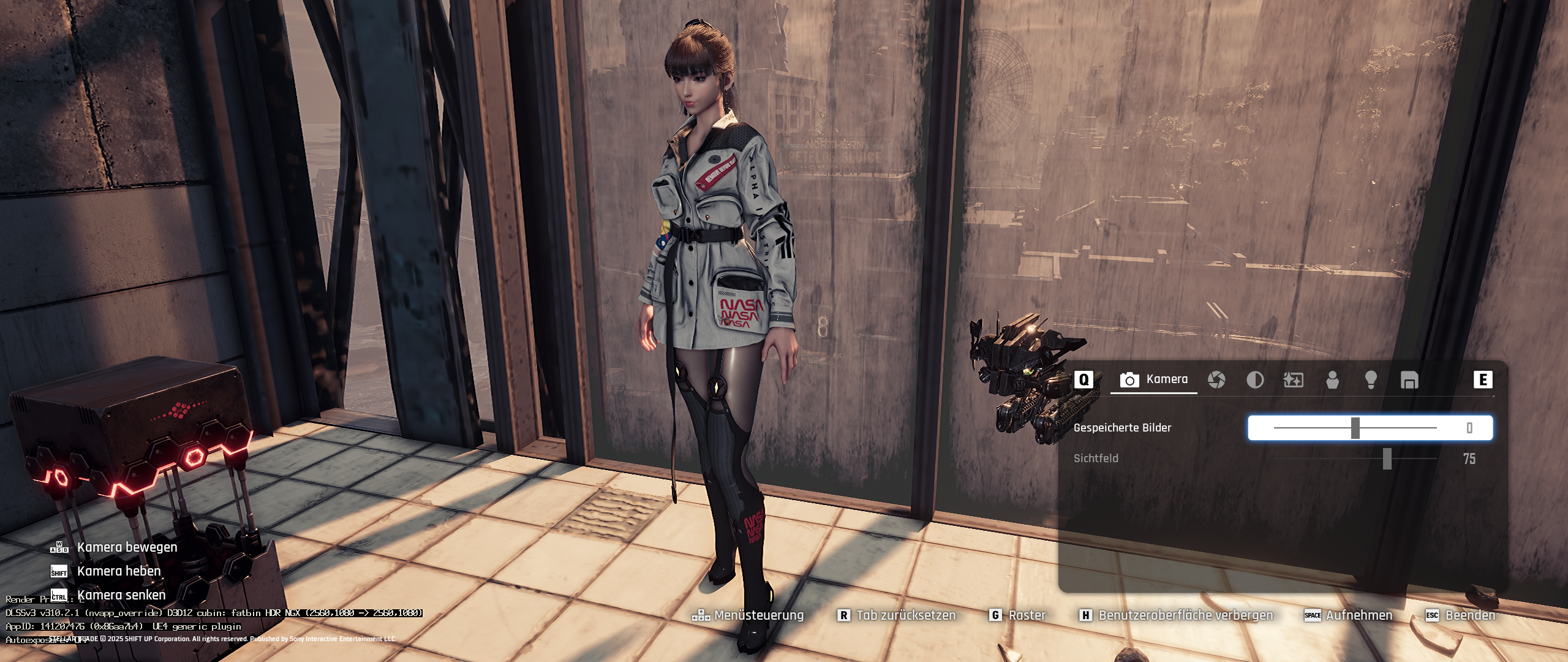Open the sparkle picture filter tab
This screenshot has width=1568, height=662.
tap(1293, 380)
